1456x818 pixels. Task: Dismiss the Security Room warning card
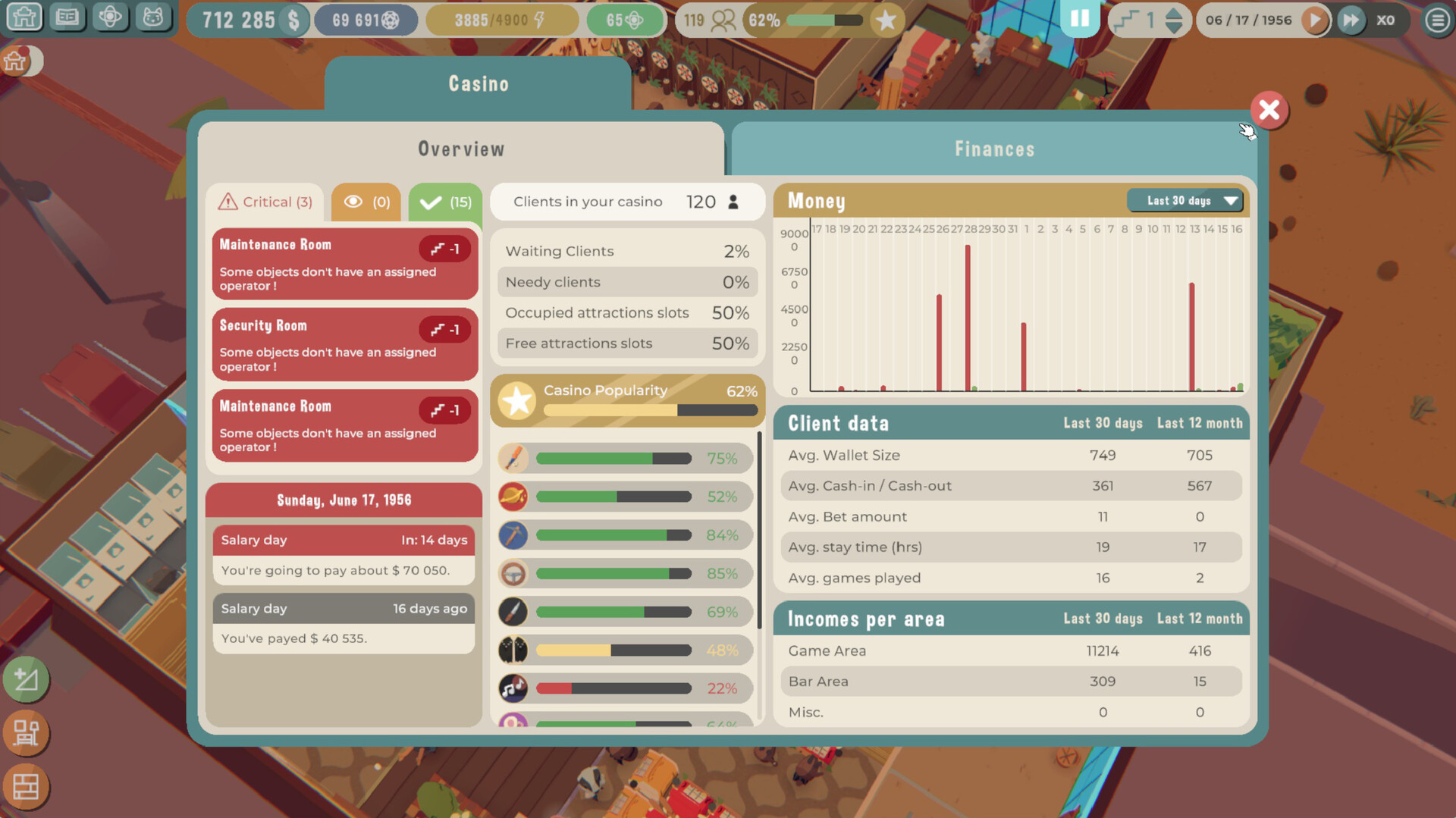pos(344,345)
